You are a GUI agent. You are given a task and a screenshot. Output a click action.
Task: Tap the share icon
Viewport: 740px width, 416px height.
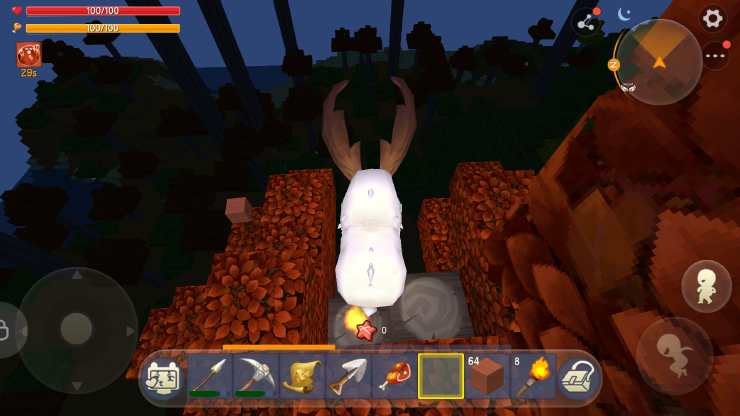585,22
